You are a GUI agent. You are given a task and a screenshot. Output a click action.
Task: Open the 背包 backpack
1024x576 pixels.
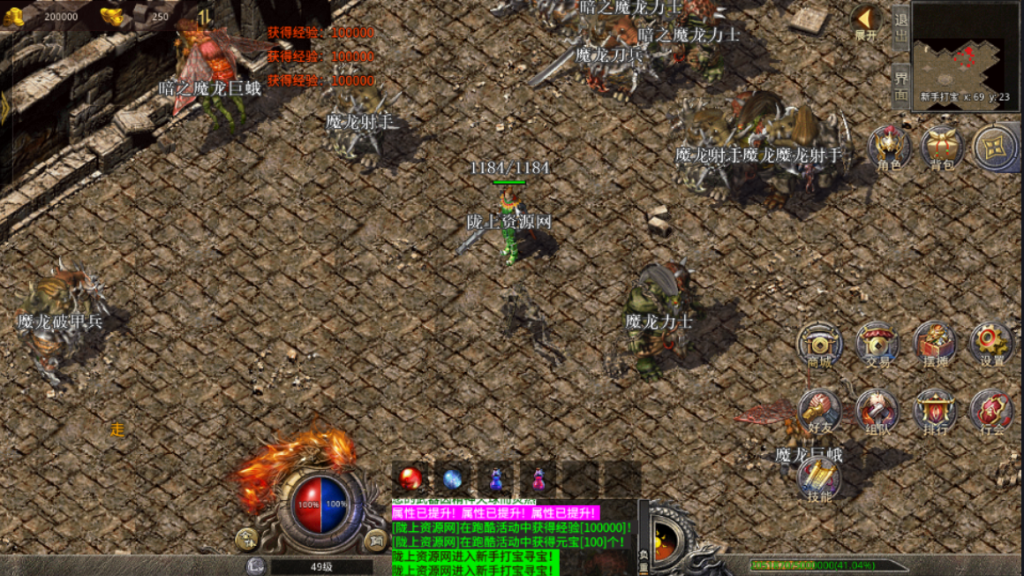click(942, 148)
